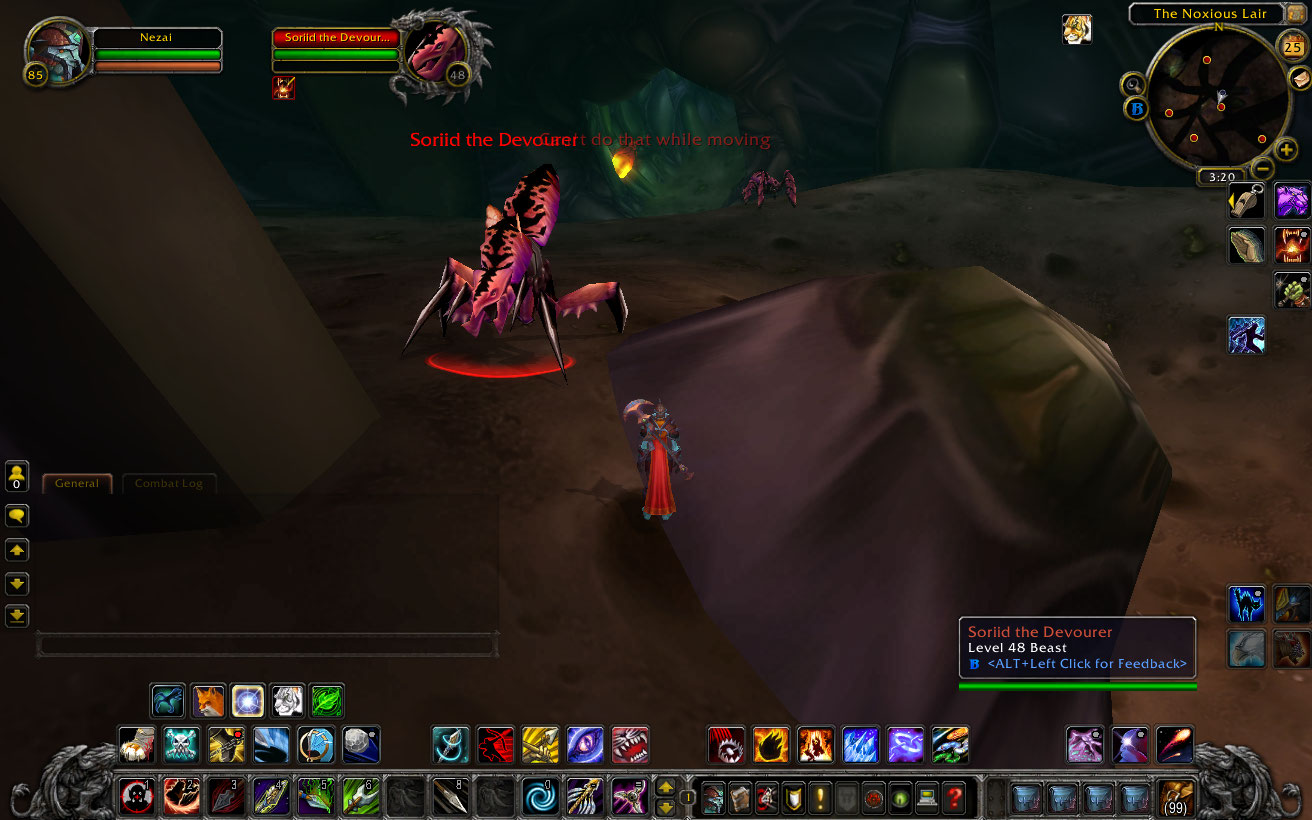Toggle the chat menu speech bubble
Viewport: 1312px width, 820px height.
click(17, 515)
